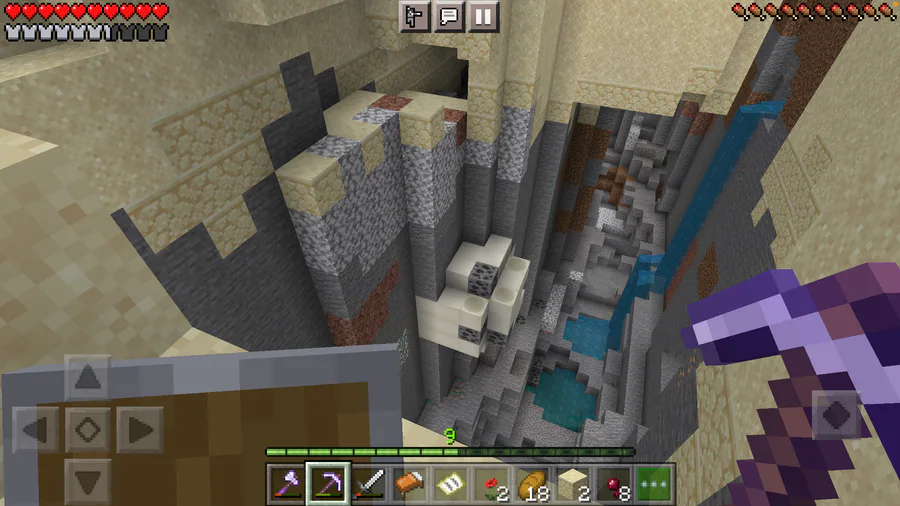Select the bed in the hotbar
The height and width of the screenshot is (506, 900).
[410, 483]
